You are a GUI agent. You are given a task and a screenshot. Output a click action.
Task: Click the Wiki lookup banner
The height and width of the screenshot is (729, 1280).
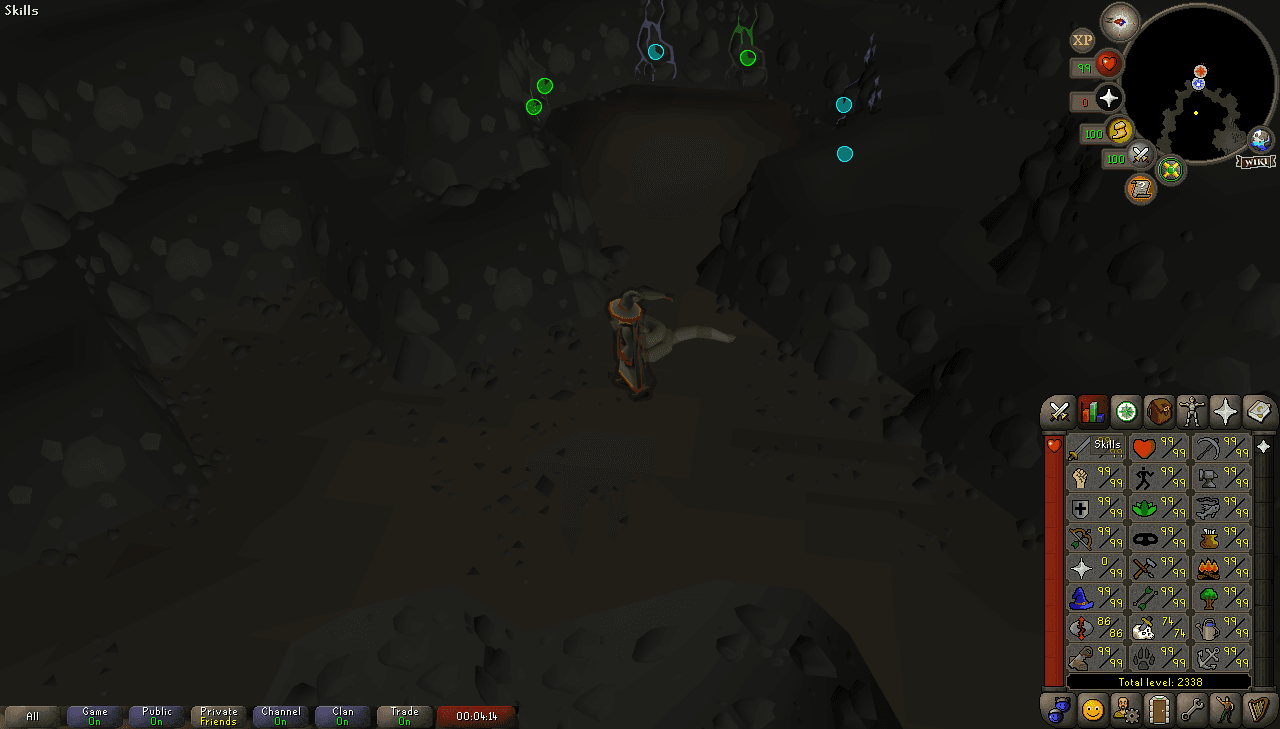coord(1256,160)
